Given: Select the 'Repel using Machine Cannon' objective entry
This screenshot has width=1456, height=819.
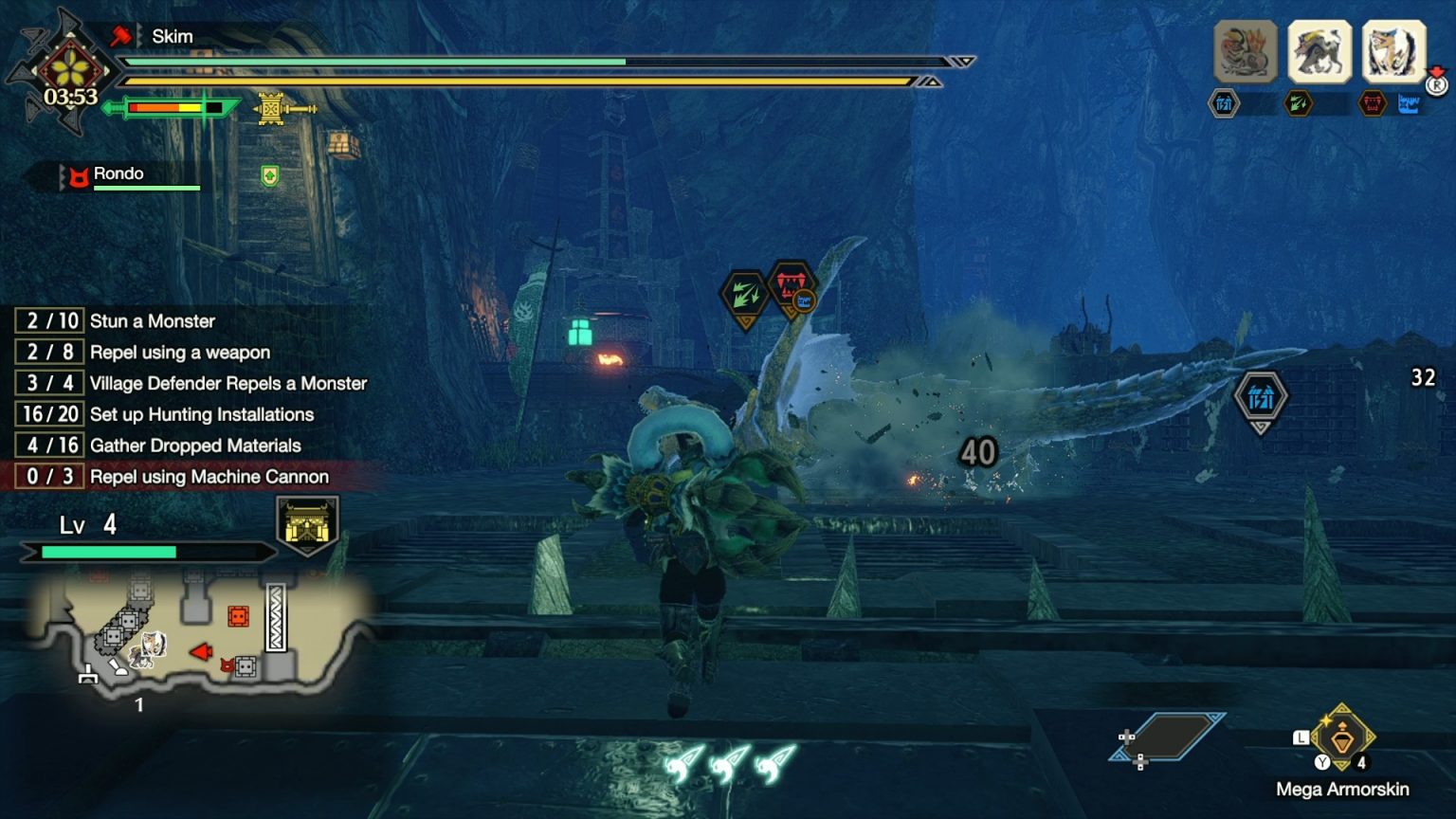Looking at the screenshot, I should pyautogui.click(x=208, y=477).
